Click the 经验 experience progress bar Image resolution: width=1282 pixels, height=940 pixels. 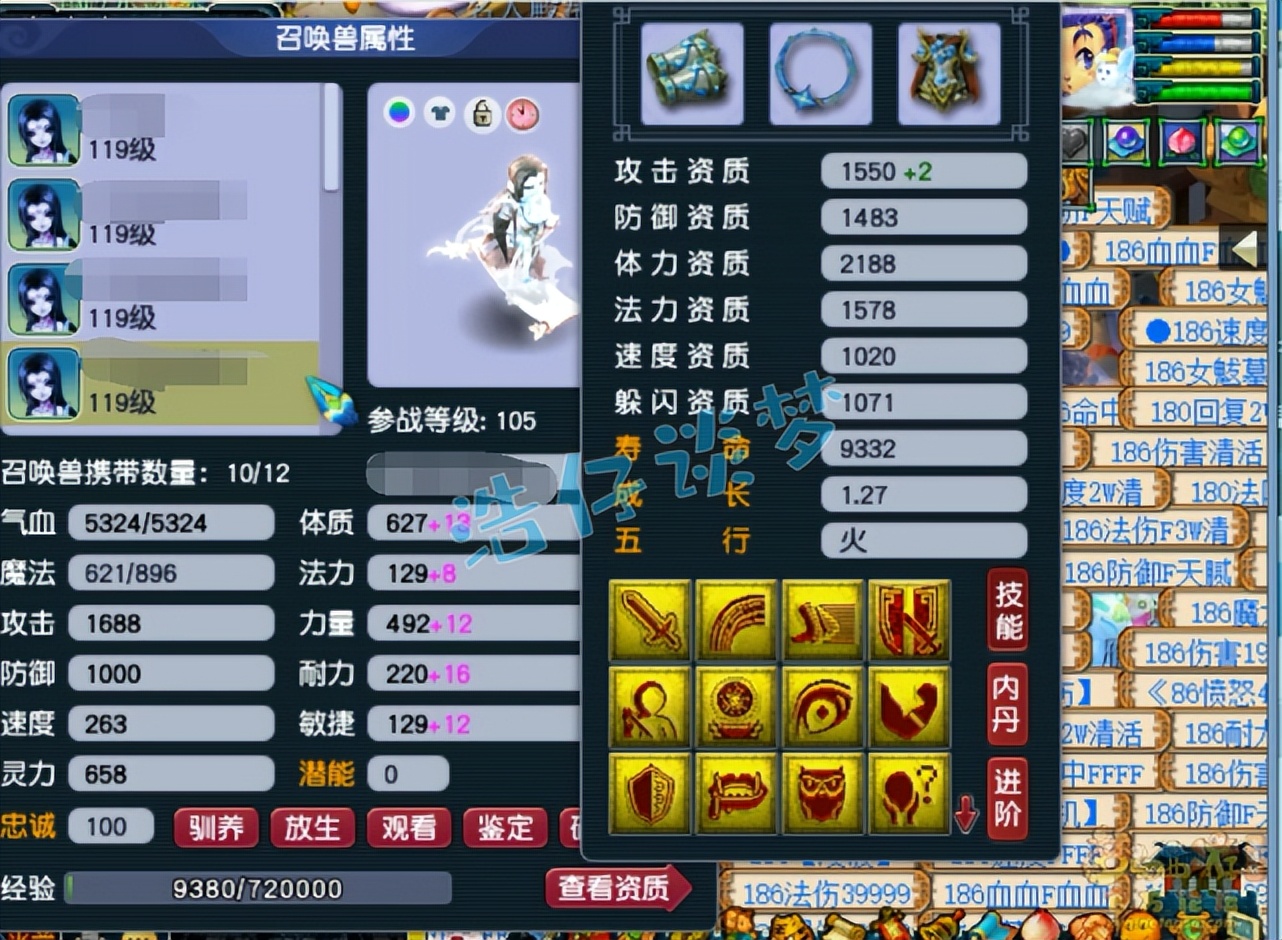pyautogui.click(x=258, y=888)
